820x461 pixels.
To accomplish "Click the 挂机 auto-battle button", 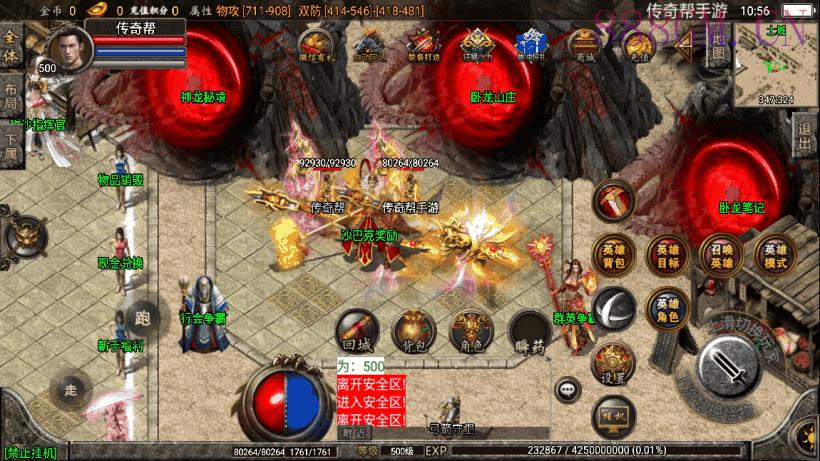I will pos(613,414).
